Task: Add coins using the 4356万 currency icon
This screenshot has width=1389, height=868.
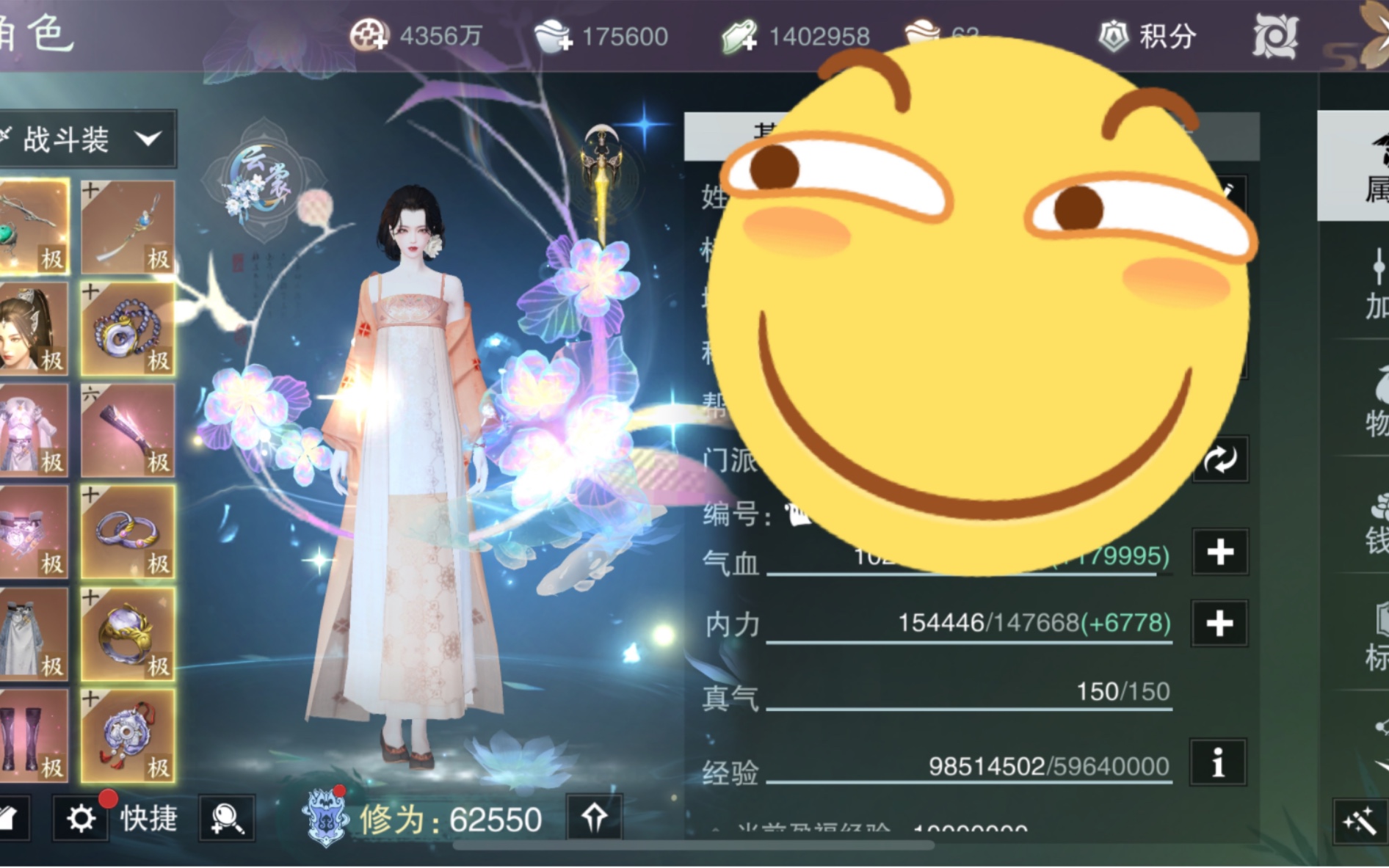Action: coord(369,36)
